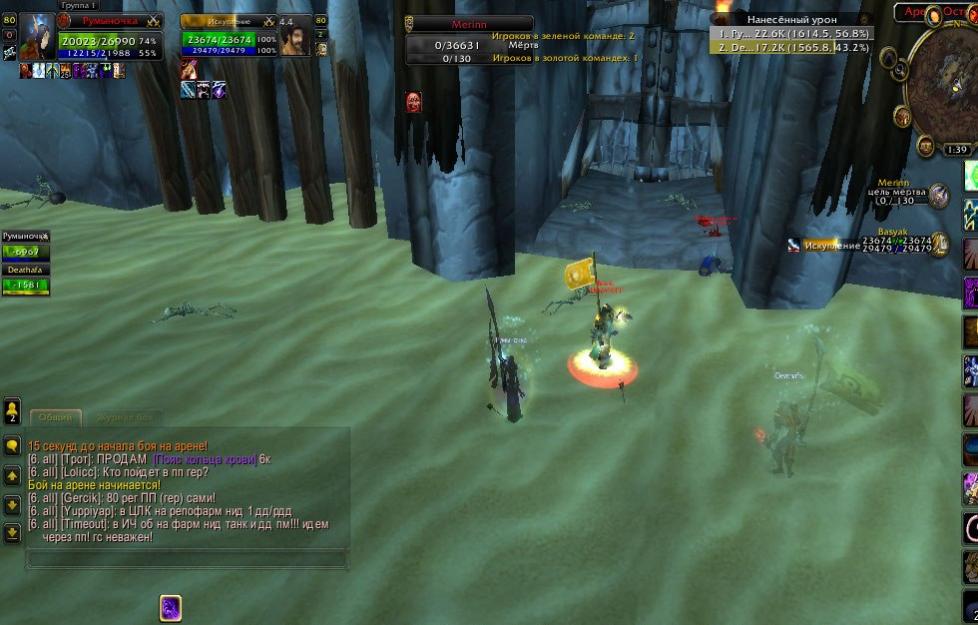Jump chat to bottom with the last arrow button
This screenshot has width=978, height=625.
pos(12,533)
